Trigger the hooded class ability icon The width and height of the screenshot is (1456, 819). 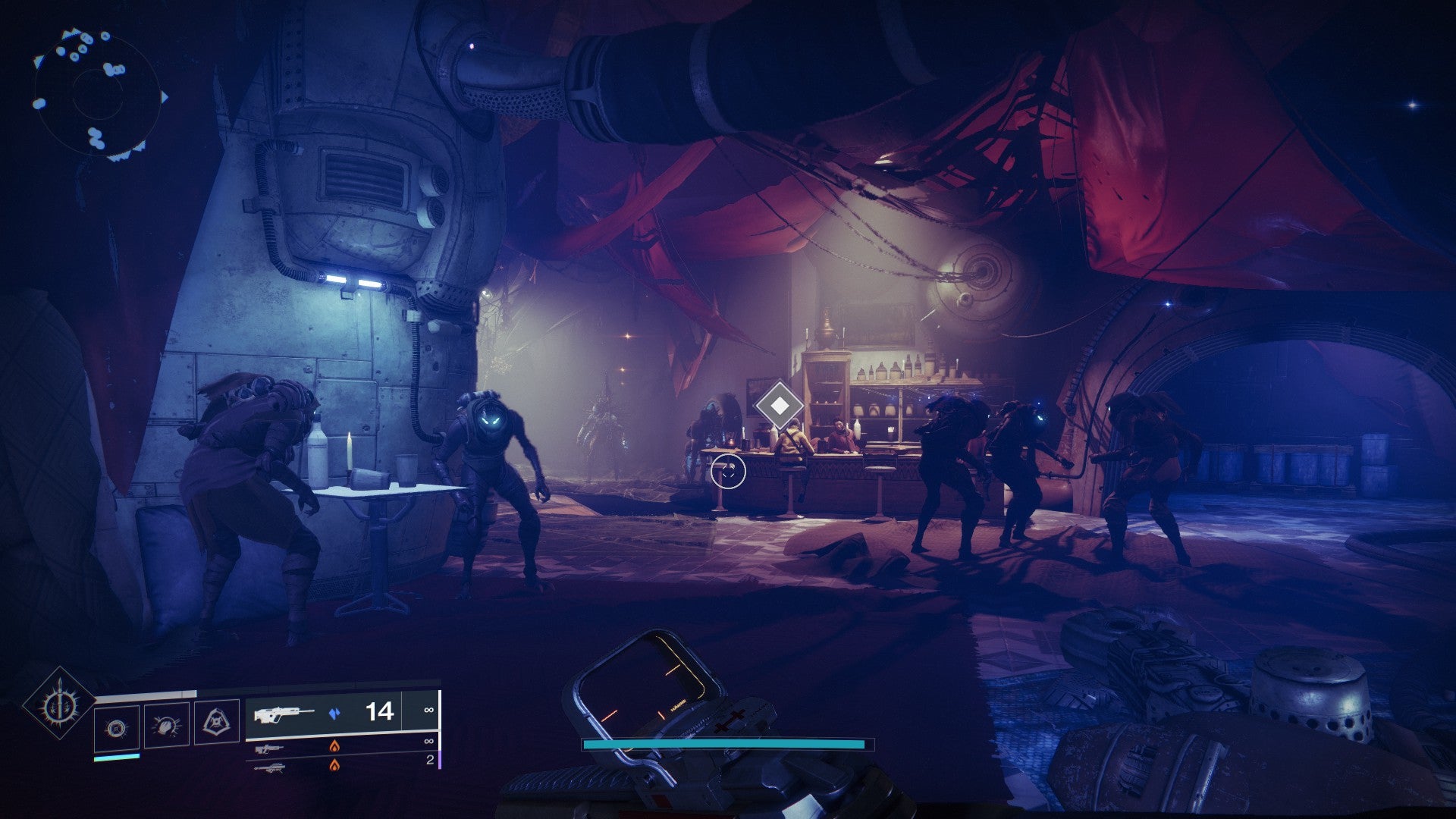point(215,723)
